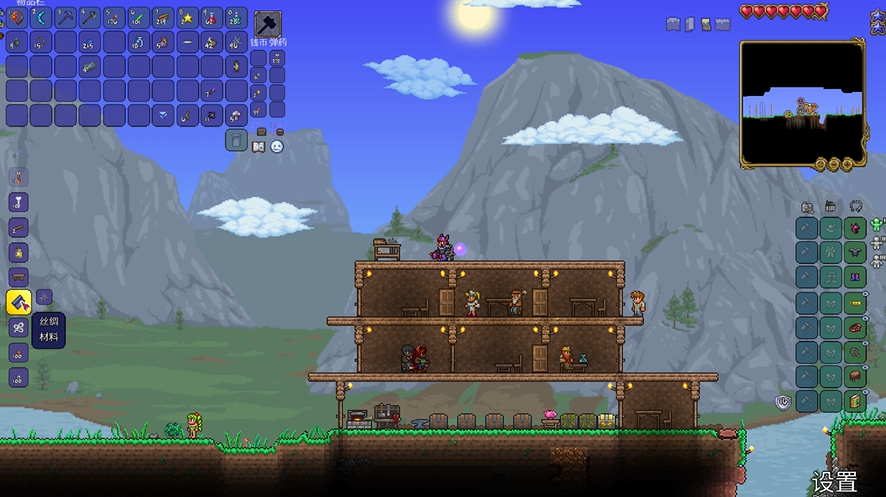Choose the workbench crafting recipe

19,277
